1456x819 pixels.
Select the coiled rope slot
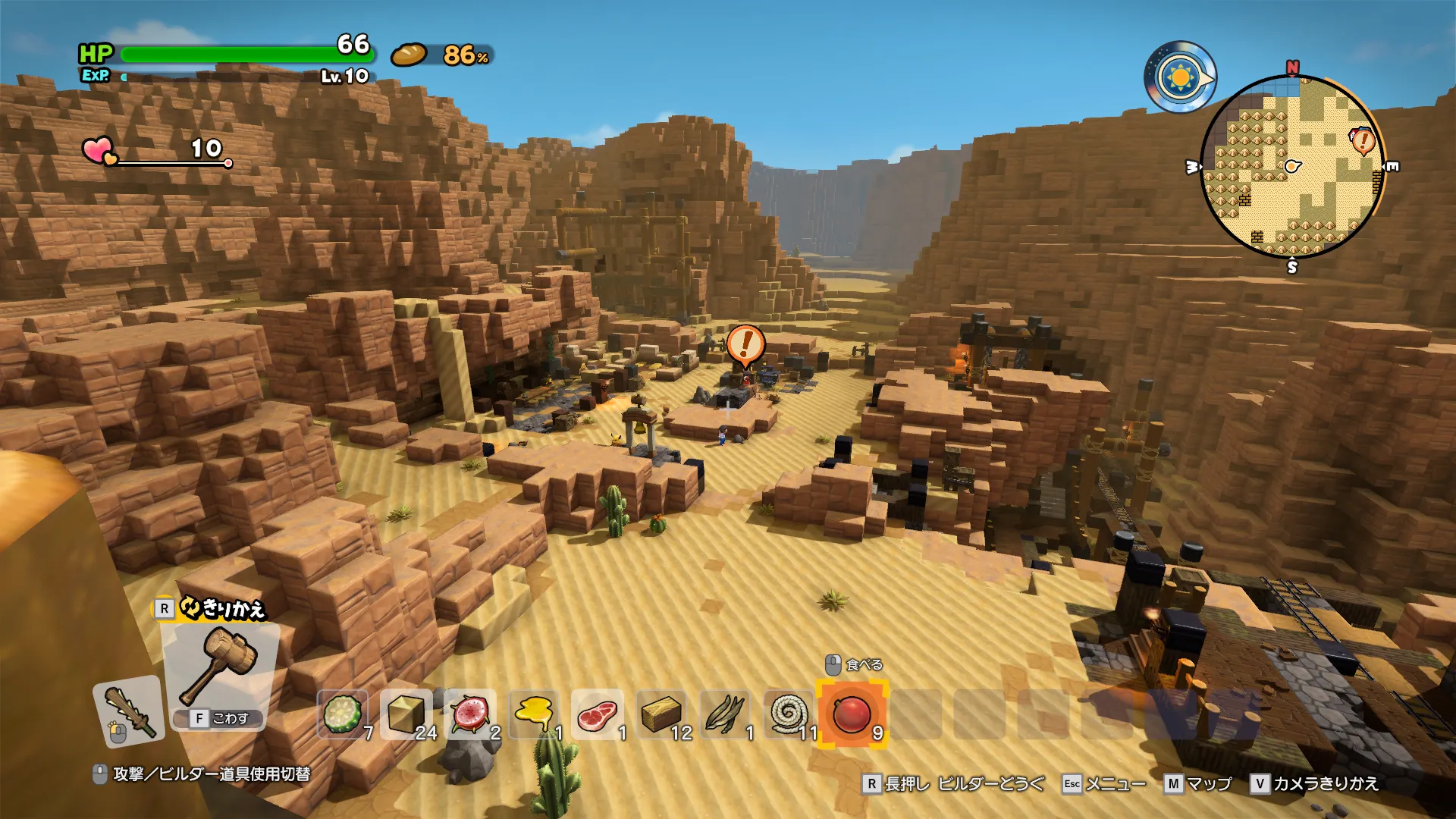click(x=789, y=714)
